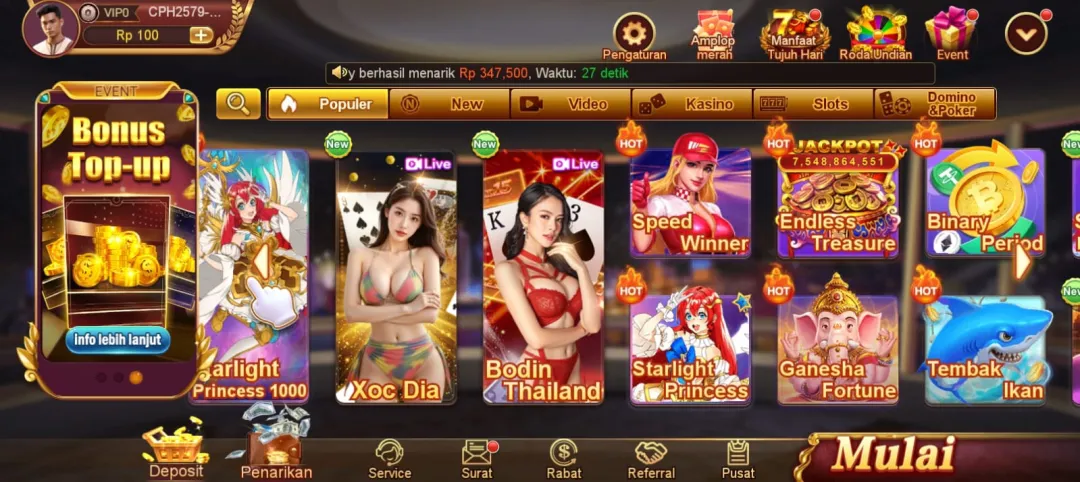Switch to the Slots tab
The height and width of the screenshot is (482, 1080).
(813, 104)
